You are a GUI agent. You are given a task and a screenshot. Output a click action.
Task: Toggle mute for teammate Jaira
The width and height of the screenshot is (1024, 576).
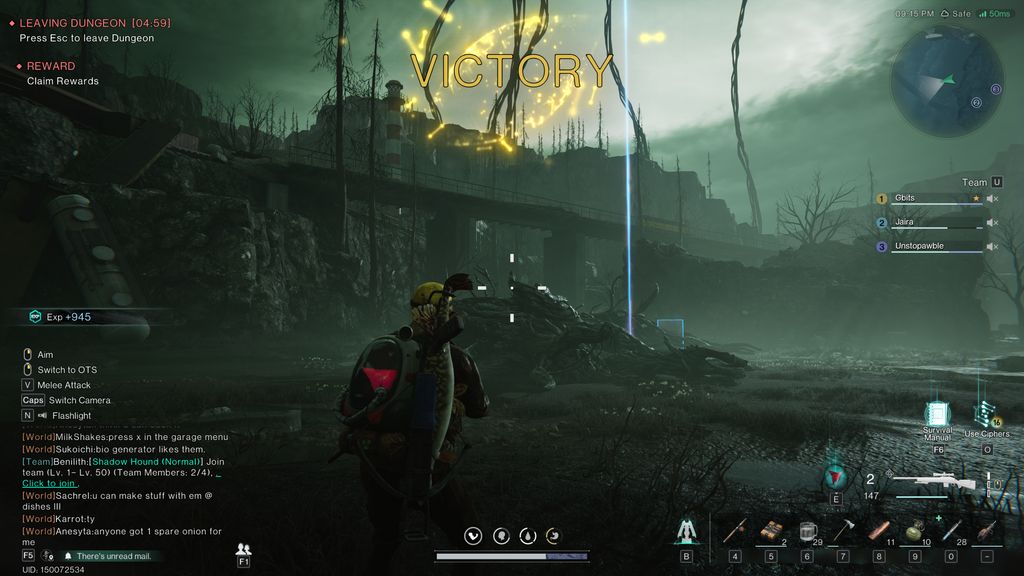point(992,222)
